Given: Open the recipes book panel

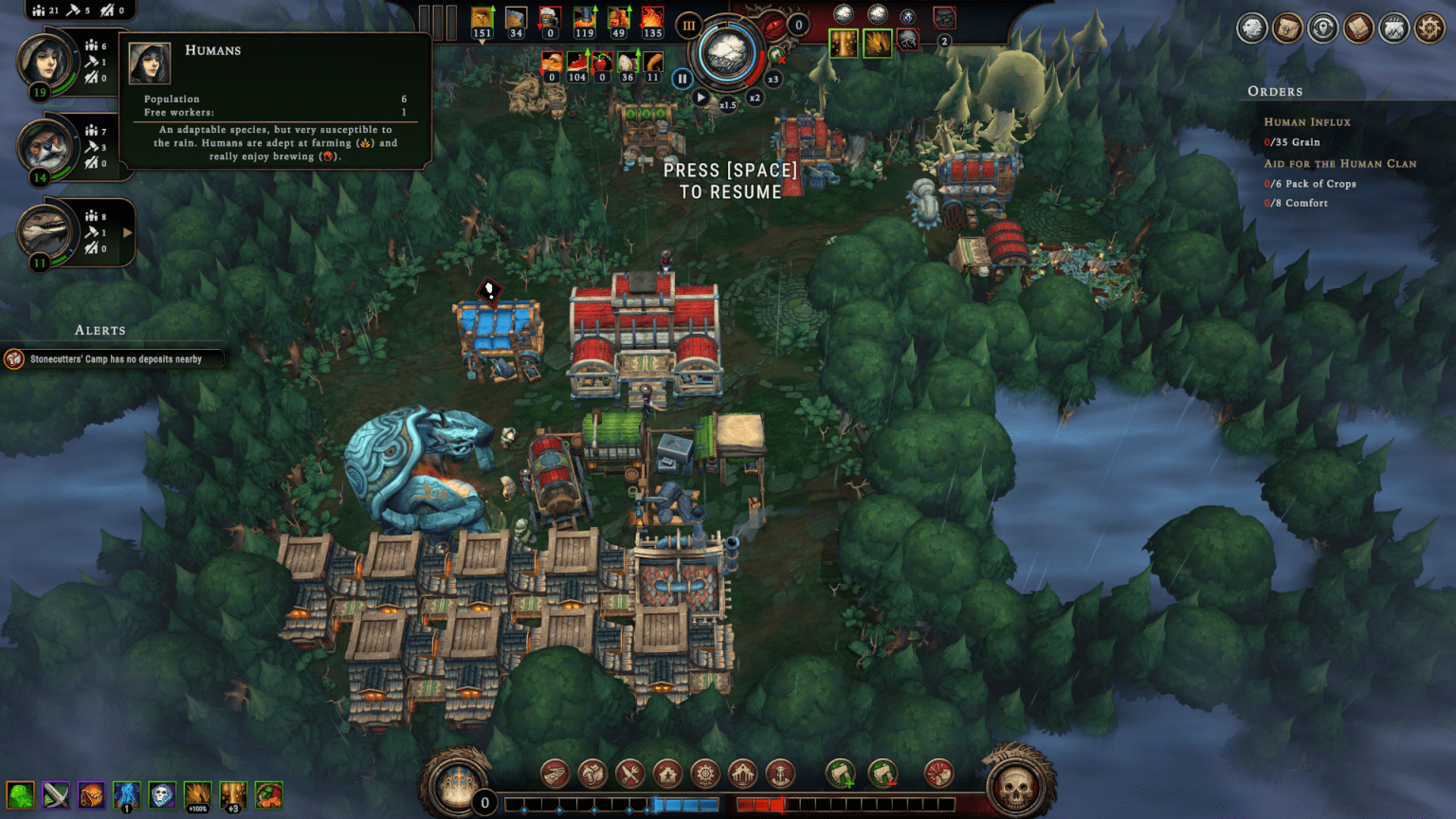Looking at the screenshot, I should [1359, 28].
